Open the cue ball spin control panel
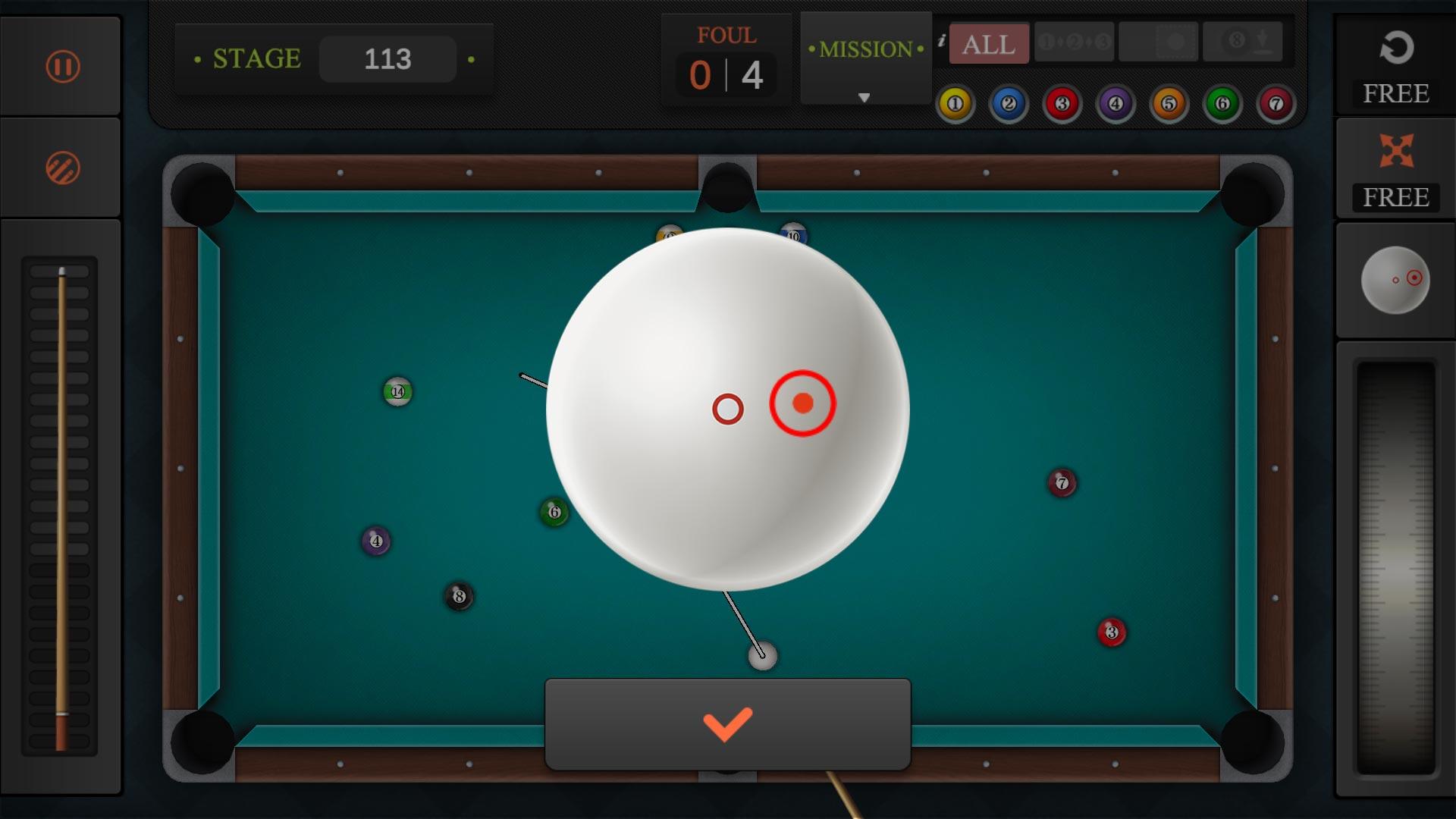The height and width of the screenshot is (819, 1456). pyautogui.click(x=1395, y=281)
